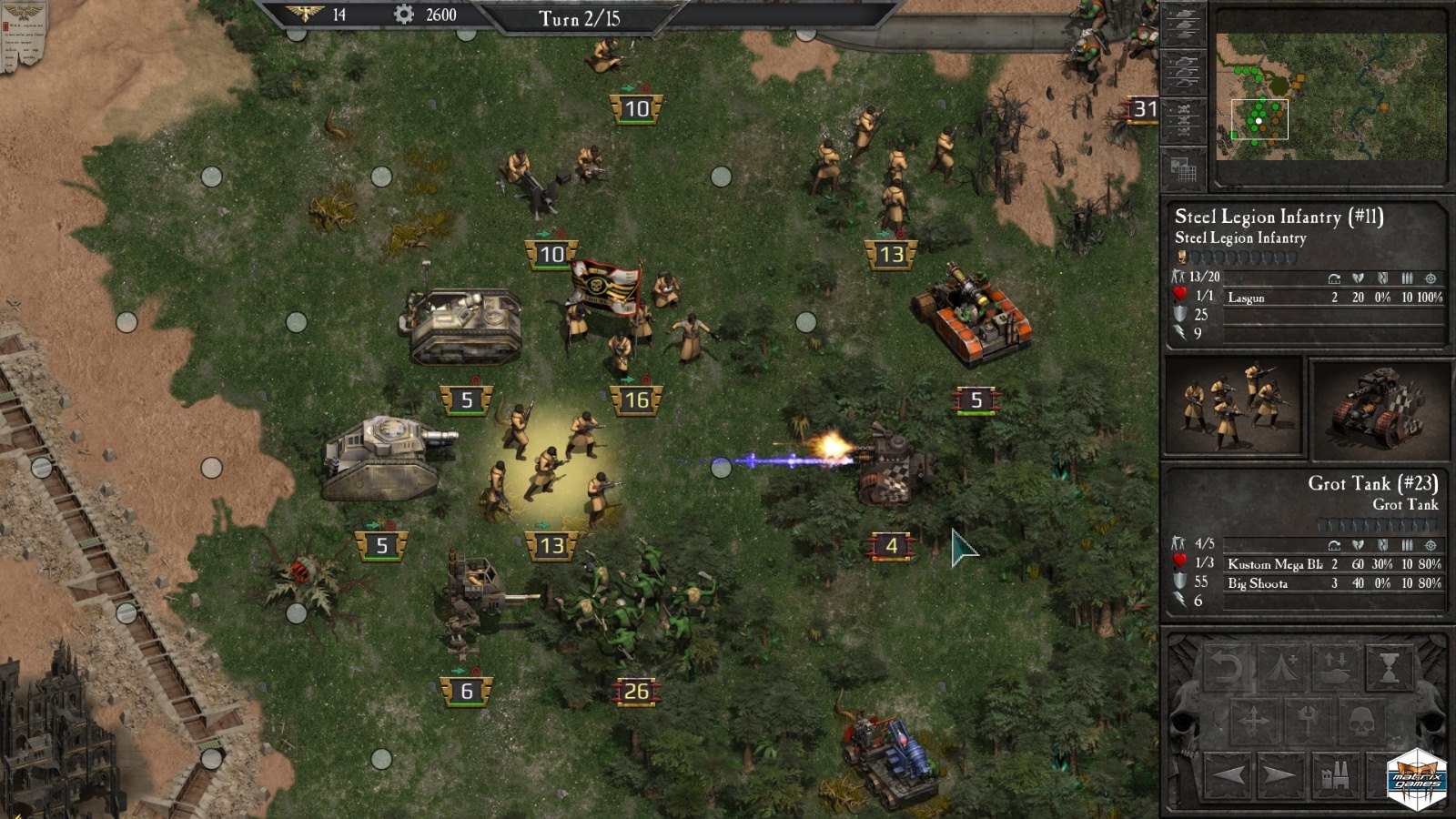
Task: Click the battlefield minimap
Action: [1330, 96]
